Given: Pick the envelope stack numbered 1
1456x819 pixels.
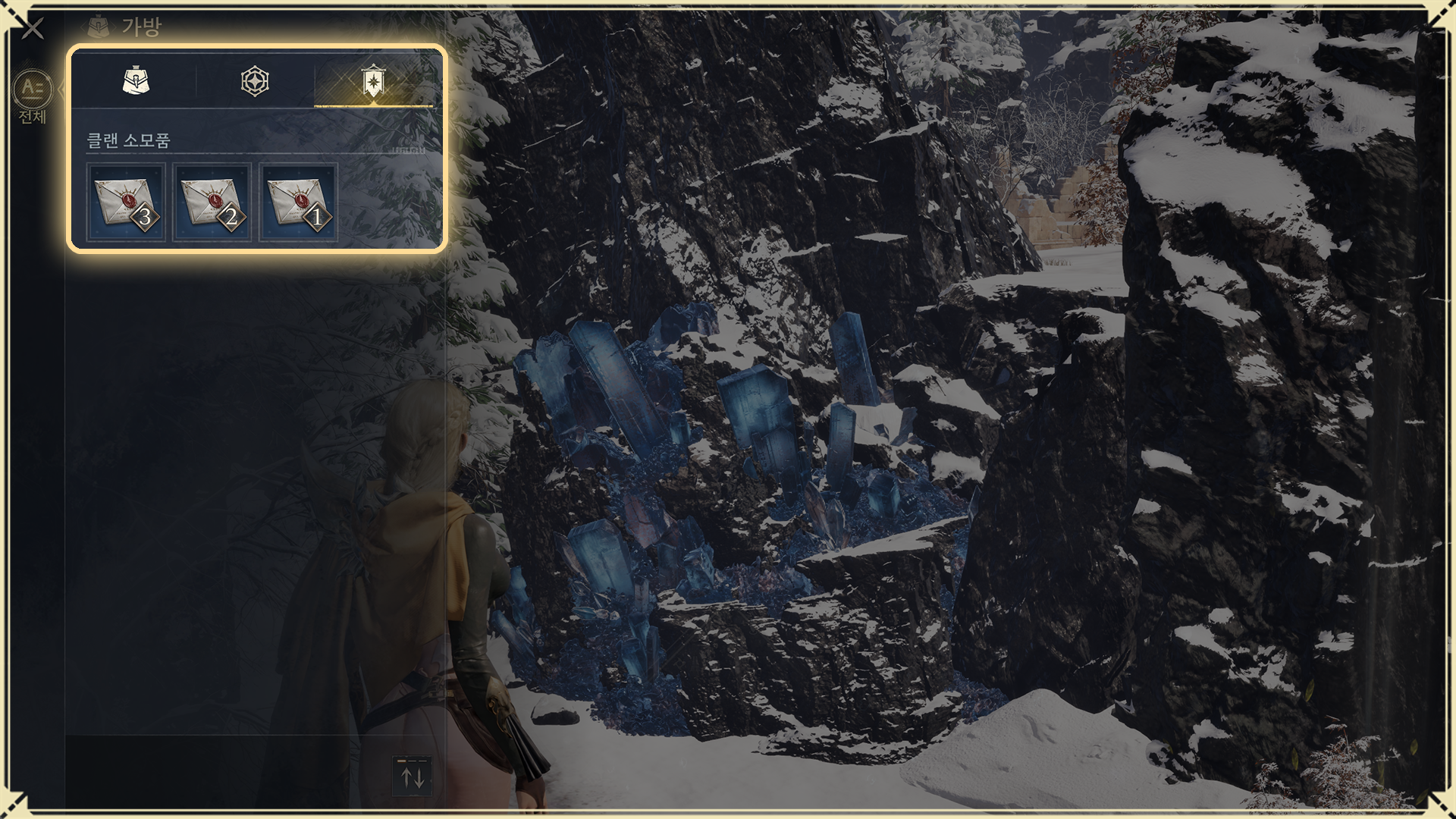Looking at the screenshot, I should 298,203.
